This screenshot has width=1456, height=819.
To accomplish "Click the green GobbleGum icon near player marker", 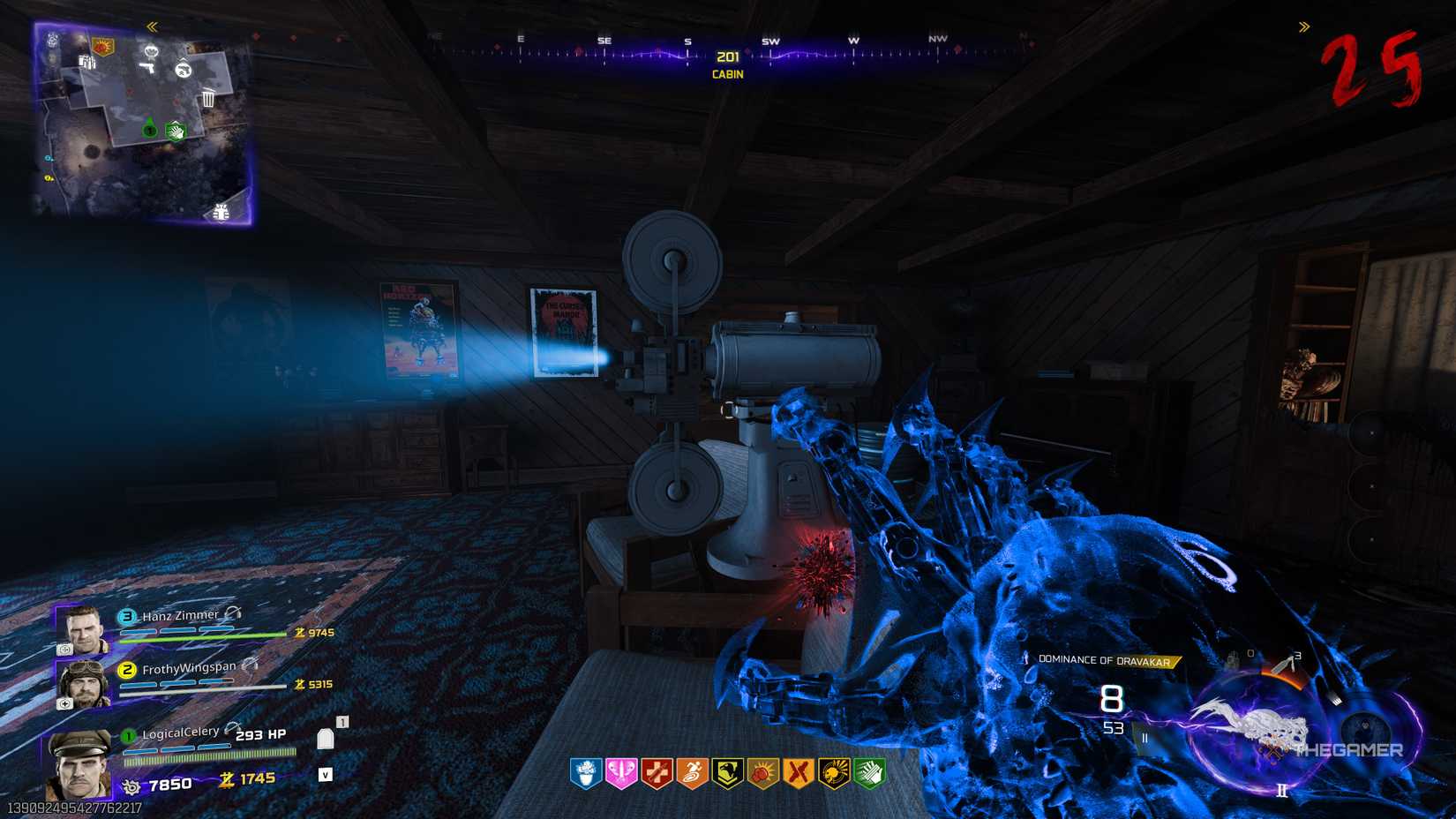I will [x=175, y=131].
